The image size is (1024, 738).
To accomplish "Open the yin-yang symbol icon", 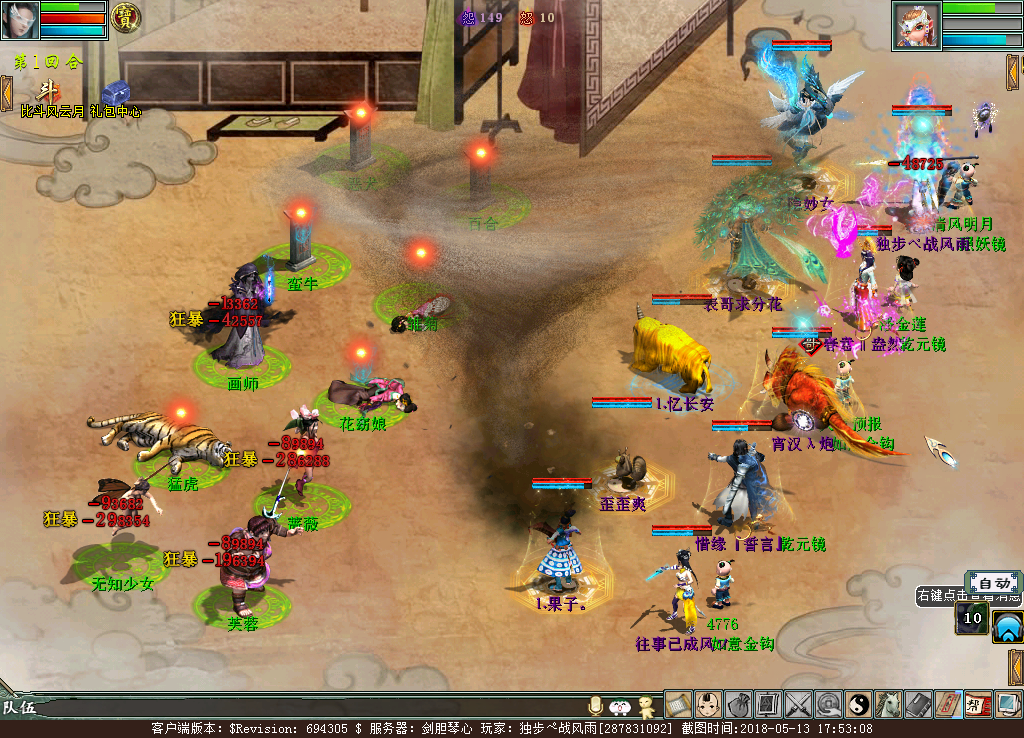I will 858,705.
